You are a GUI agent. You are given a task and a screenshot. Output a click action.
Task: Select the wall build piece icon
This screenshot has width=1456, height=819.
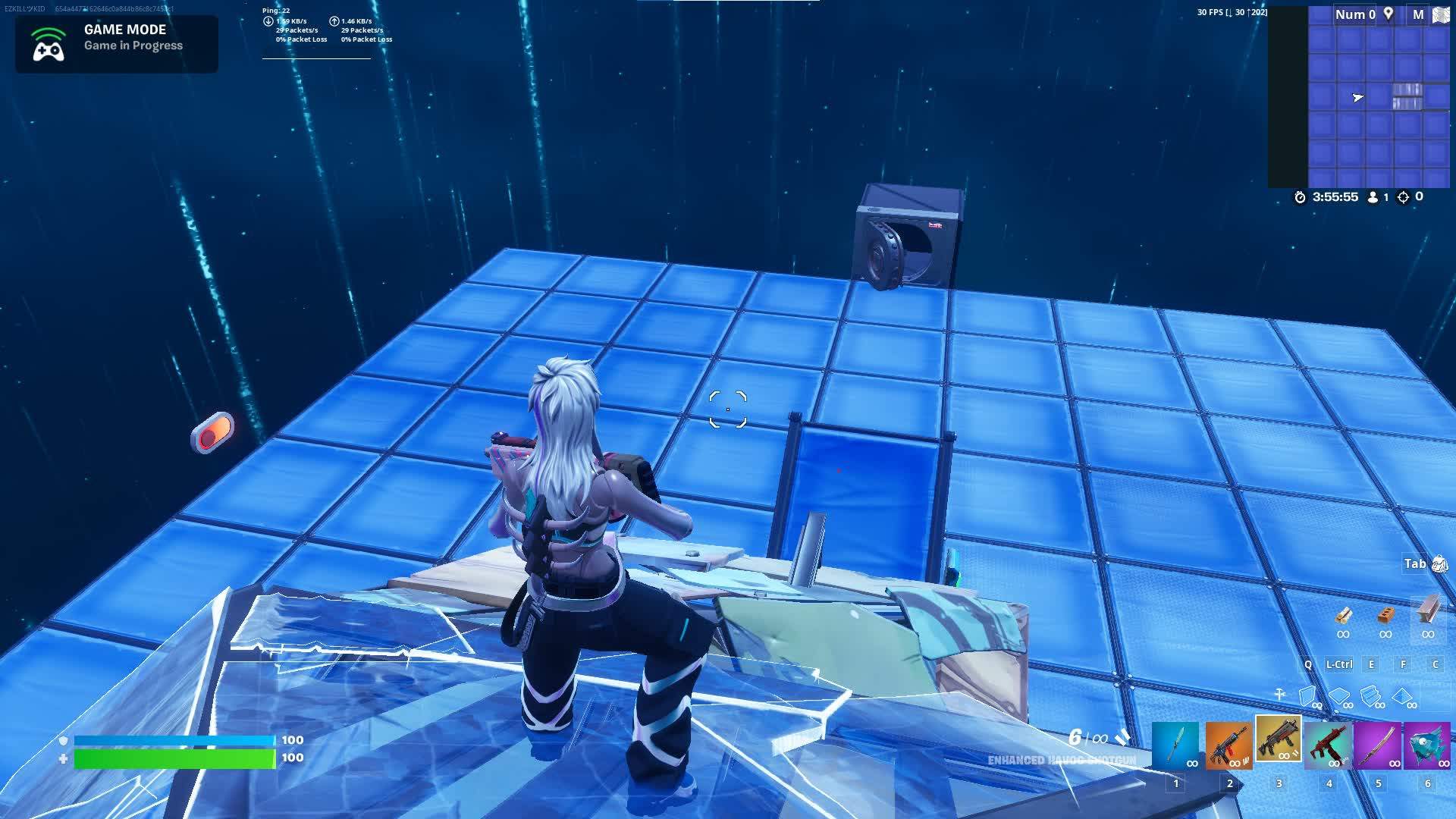(1307, 694)
